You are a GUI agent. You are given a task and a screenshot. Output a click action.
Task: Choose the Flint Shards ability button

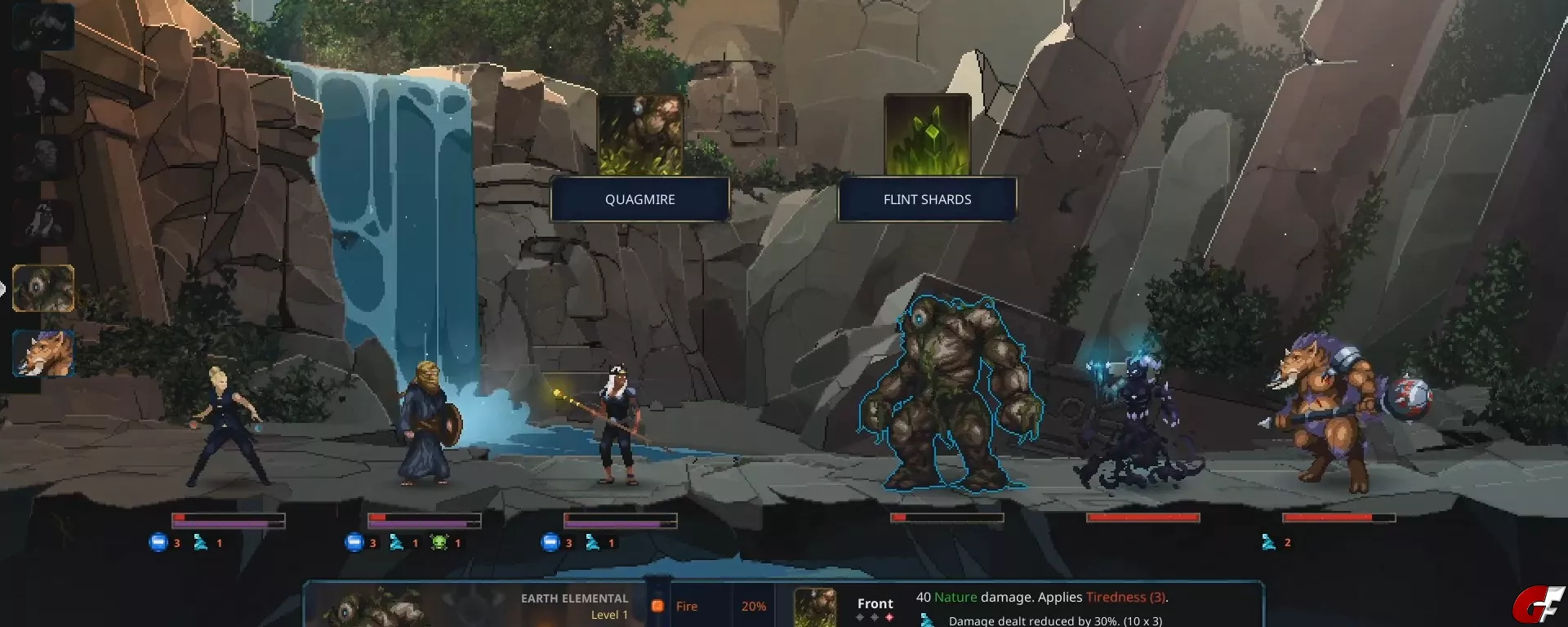tap(927, 199)
